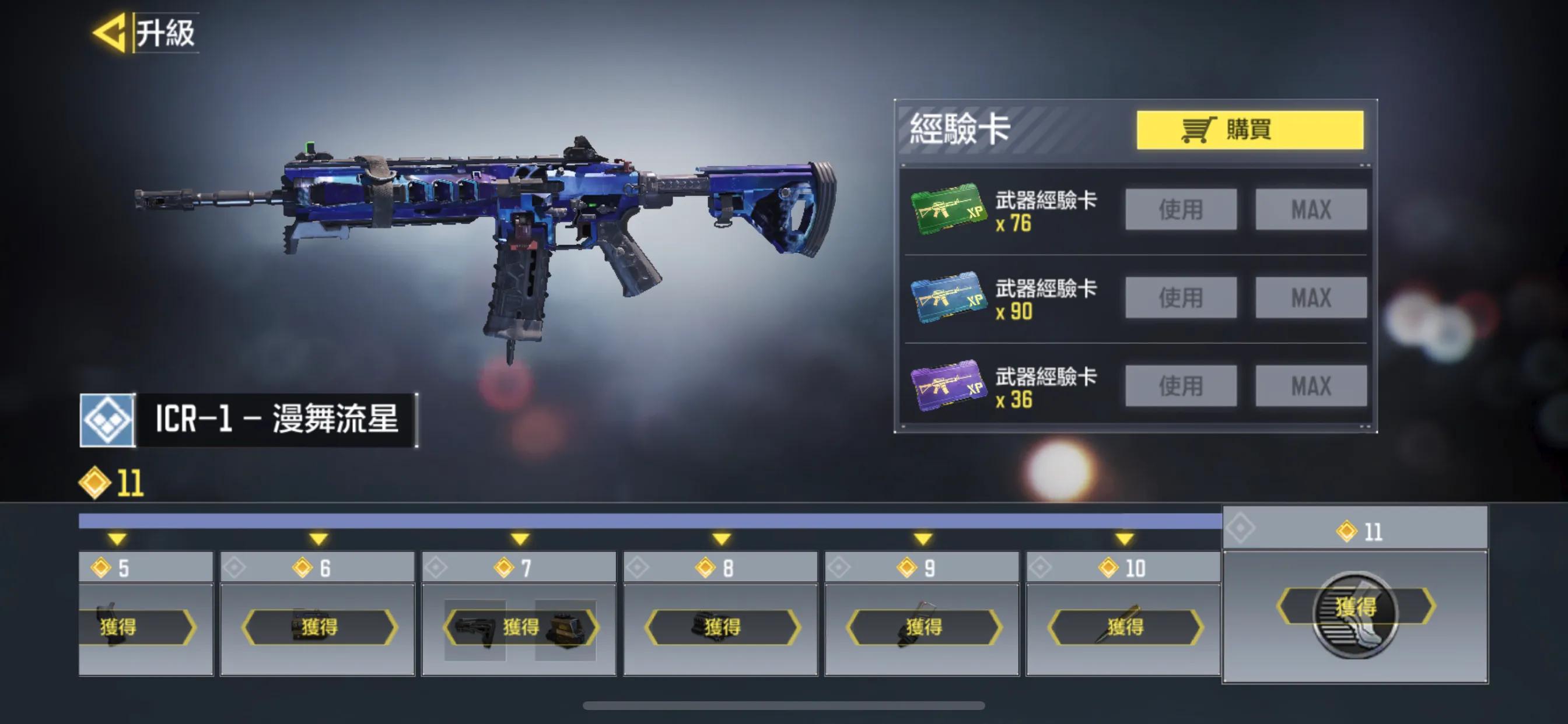Viewport: 1568px width, 724px height.
Task: Click the yellow arrow marker above level 10
Action: point(1124,539)
